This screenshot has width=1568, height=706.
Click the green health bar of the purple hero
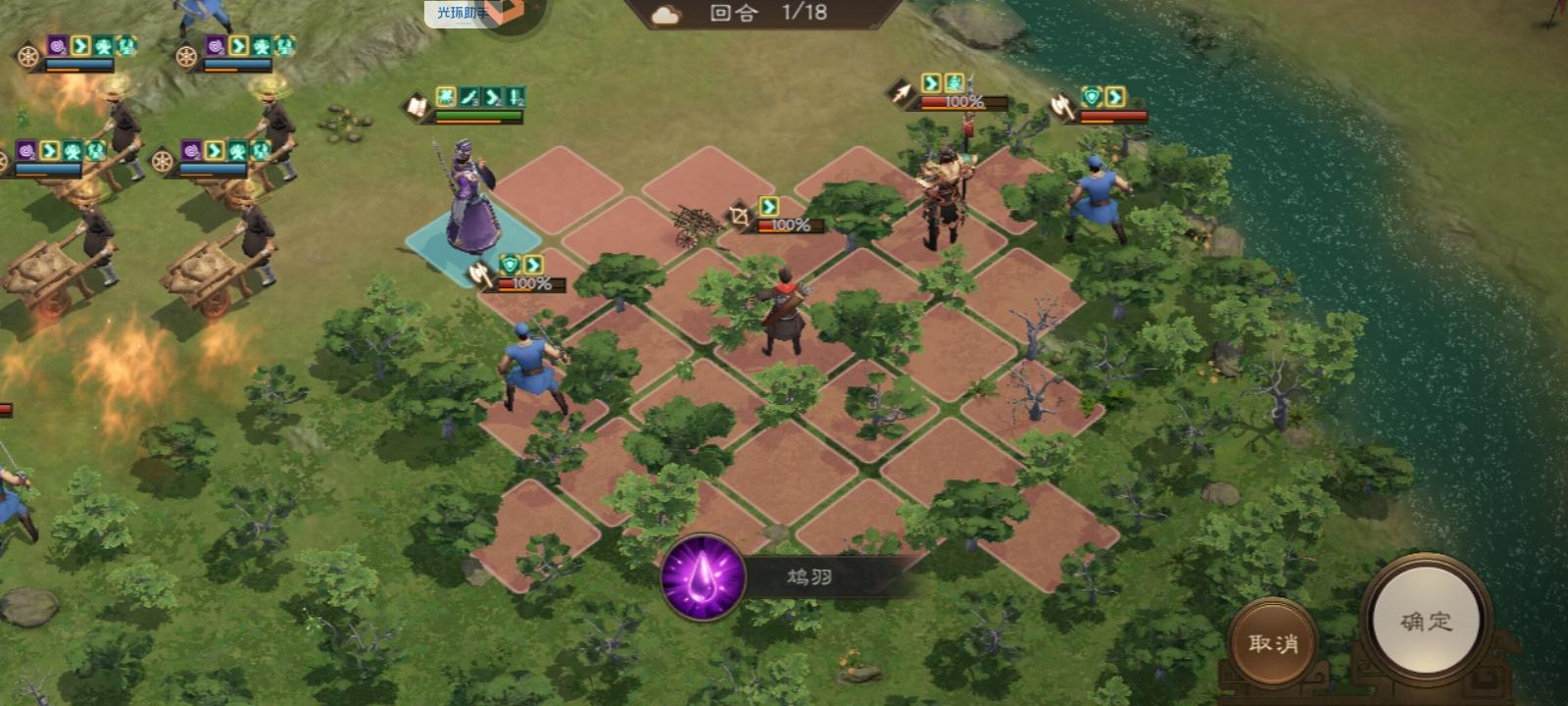point(476,116)
